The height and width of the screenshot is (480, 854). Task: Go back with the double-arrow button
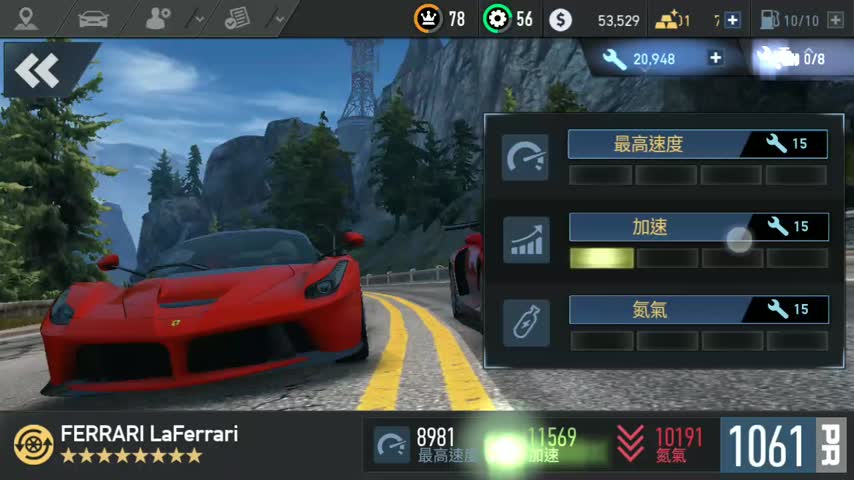(x=38, y=69)
